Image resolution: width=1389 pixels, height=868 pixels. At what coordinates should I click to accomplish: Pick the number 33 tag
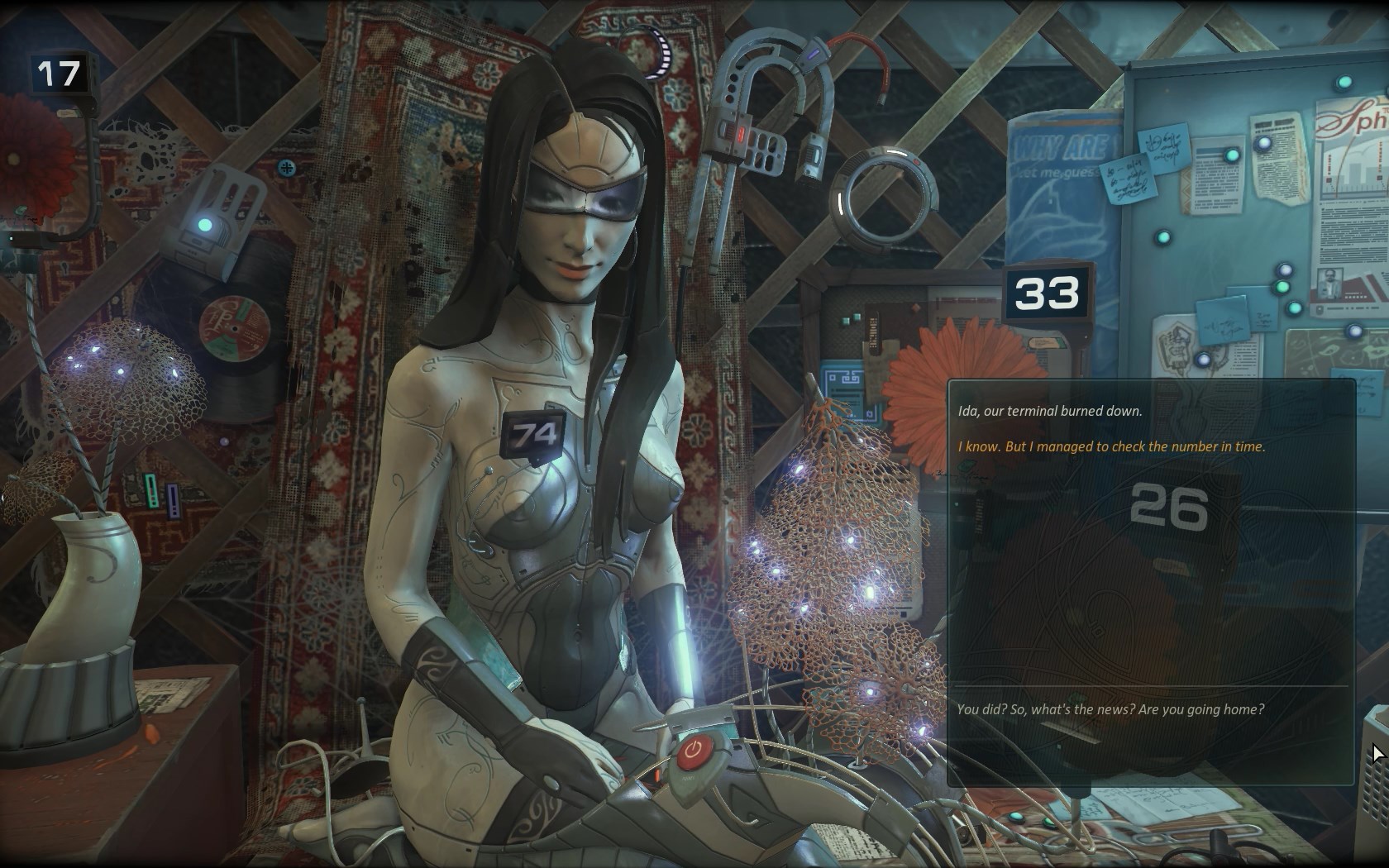click(x=1047, y=293)
